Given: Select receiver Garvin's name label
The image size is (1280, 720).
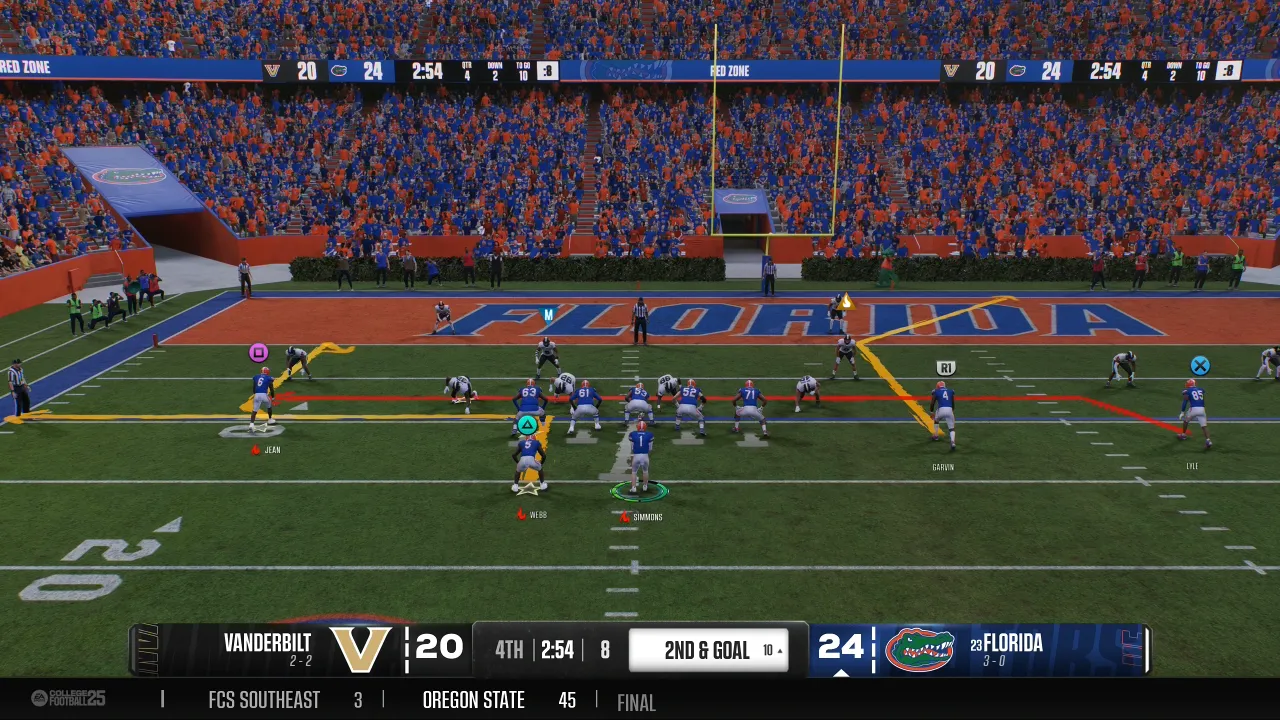Looking at the screenshot, I should tap(943, 467).
